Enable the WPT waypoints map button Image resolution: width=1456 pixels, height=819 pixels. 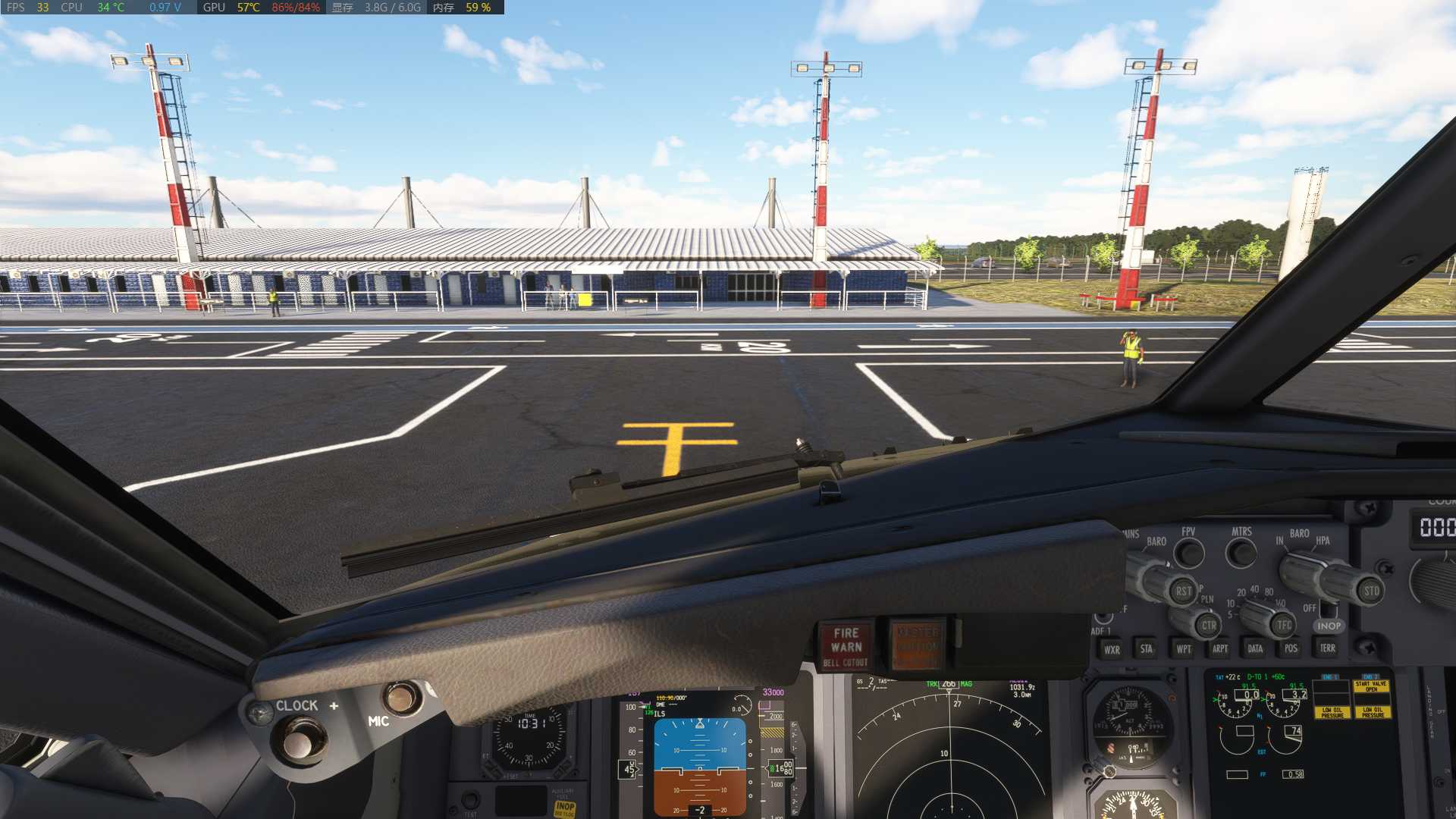(x=1183, y=649)
